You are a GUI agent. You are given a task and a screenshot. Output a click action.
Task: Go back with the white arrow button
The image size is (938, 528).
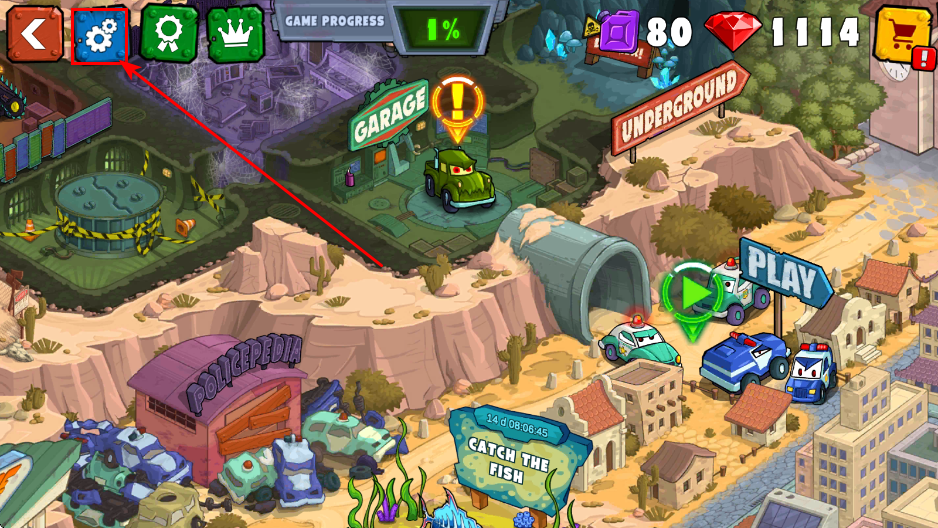pyautogui.click(x=33, y=34)
